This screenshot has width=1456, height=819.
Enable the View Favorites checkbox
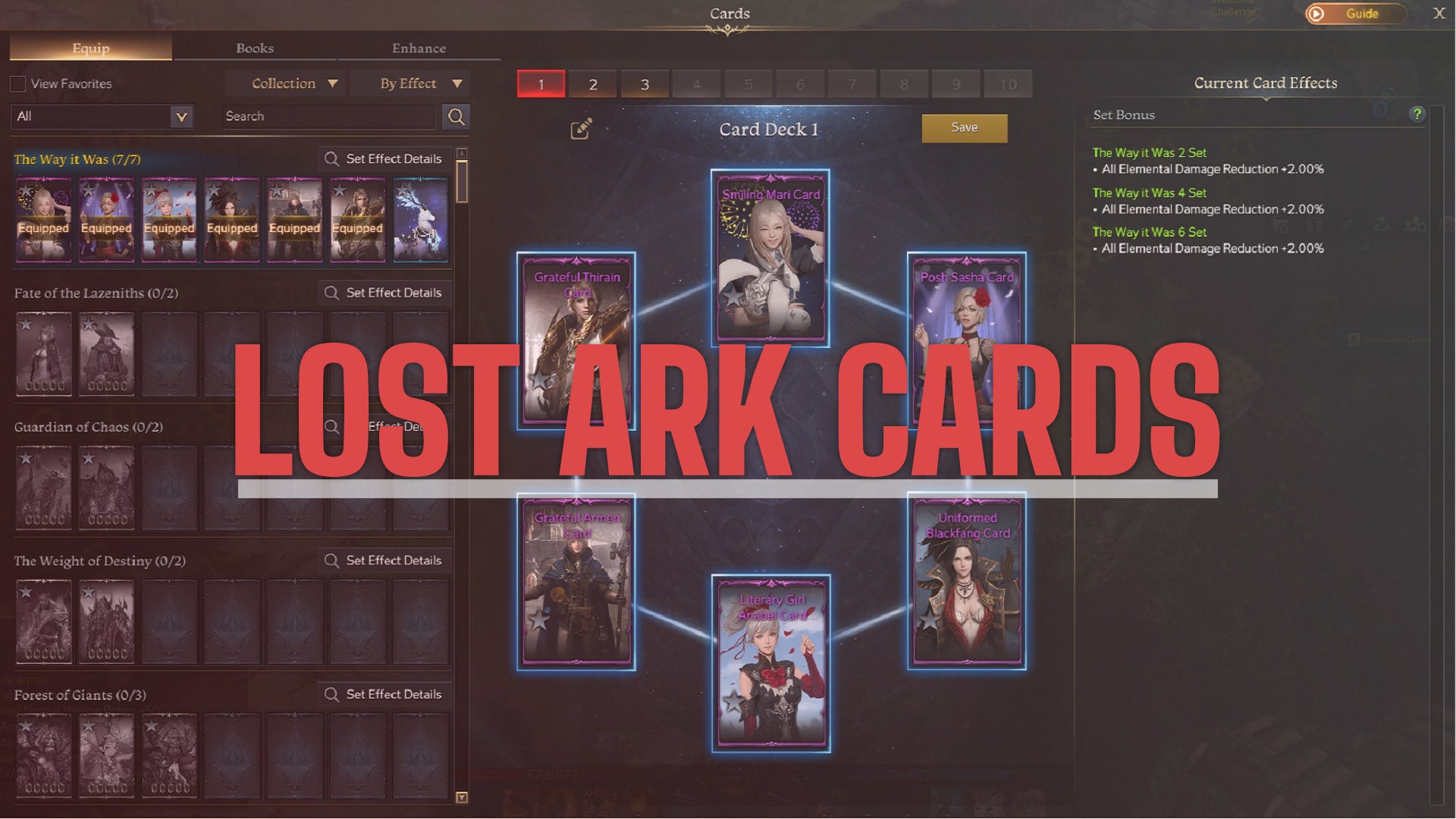[17, 83]
